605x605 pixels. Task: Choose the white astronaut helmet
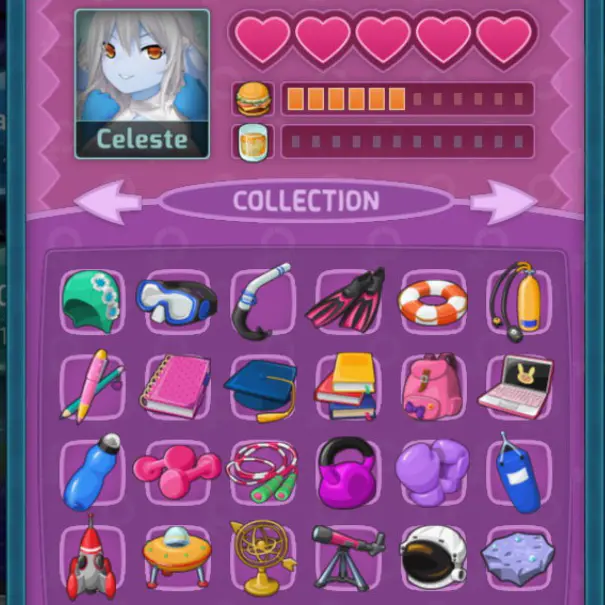point(432,557)
